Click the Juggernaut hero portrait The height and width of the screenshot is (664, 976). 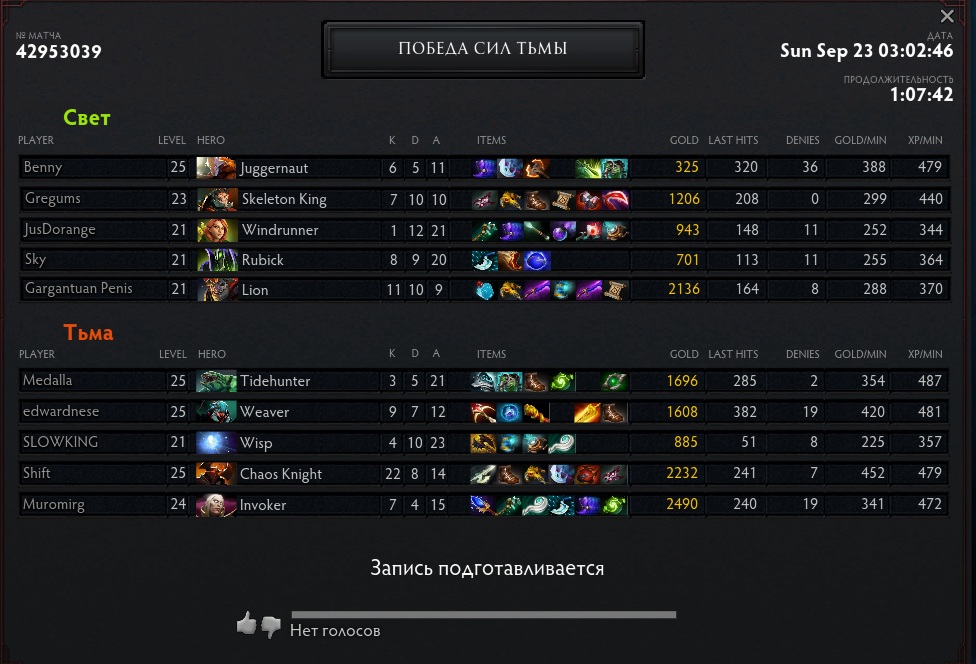click(x=215, y=168)
